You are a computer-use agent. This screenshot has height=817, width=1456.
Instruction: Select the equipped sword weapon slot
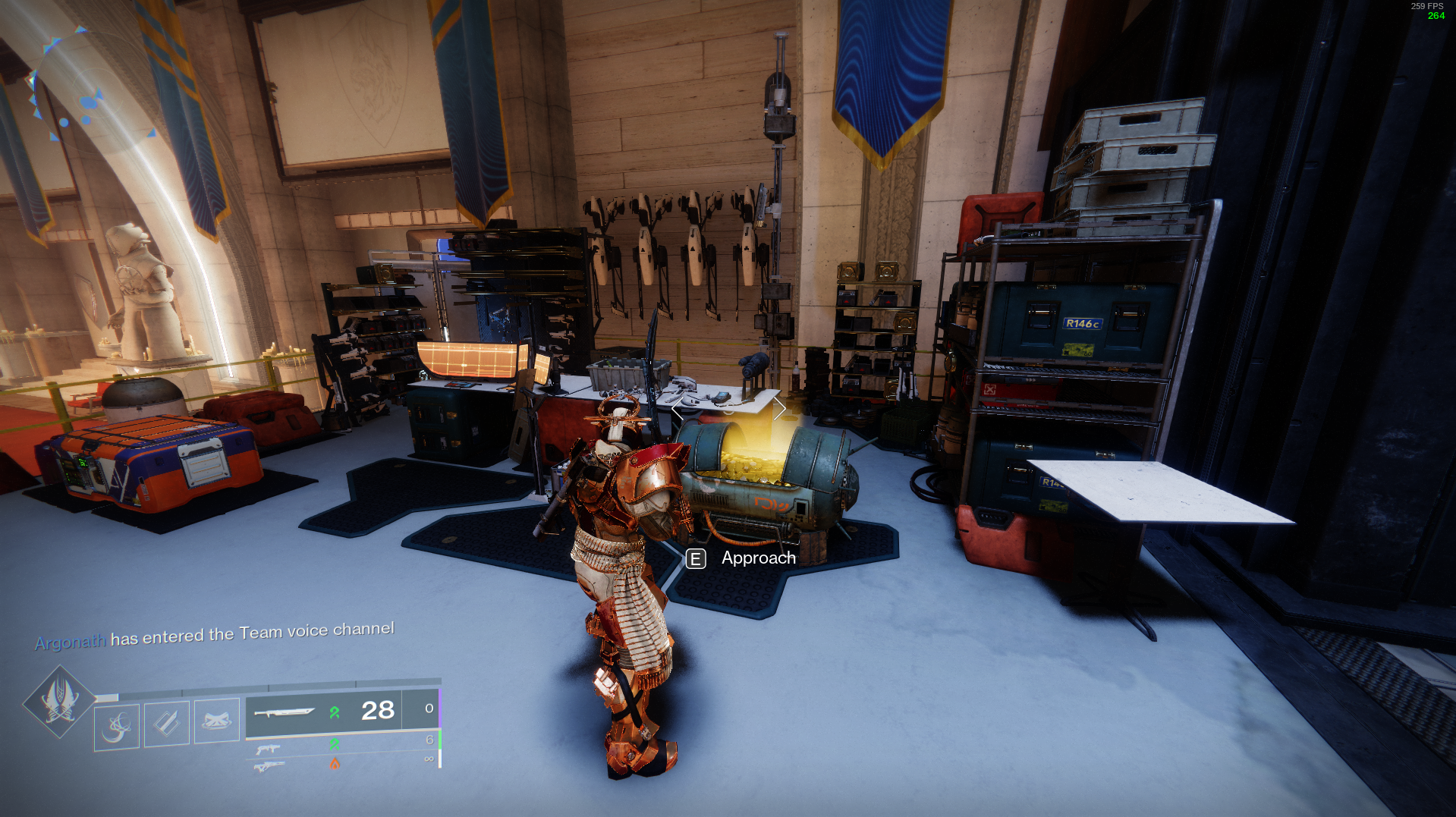284,713
